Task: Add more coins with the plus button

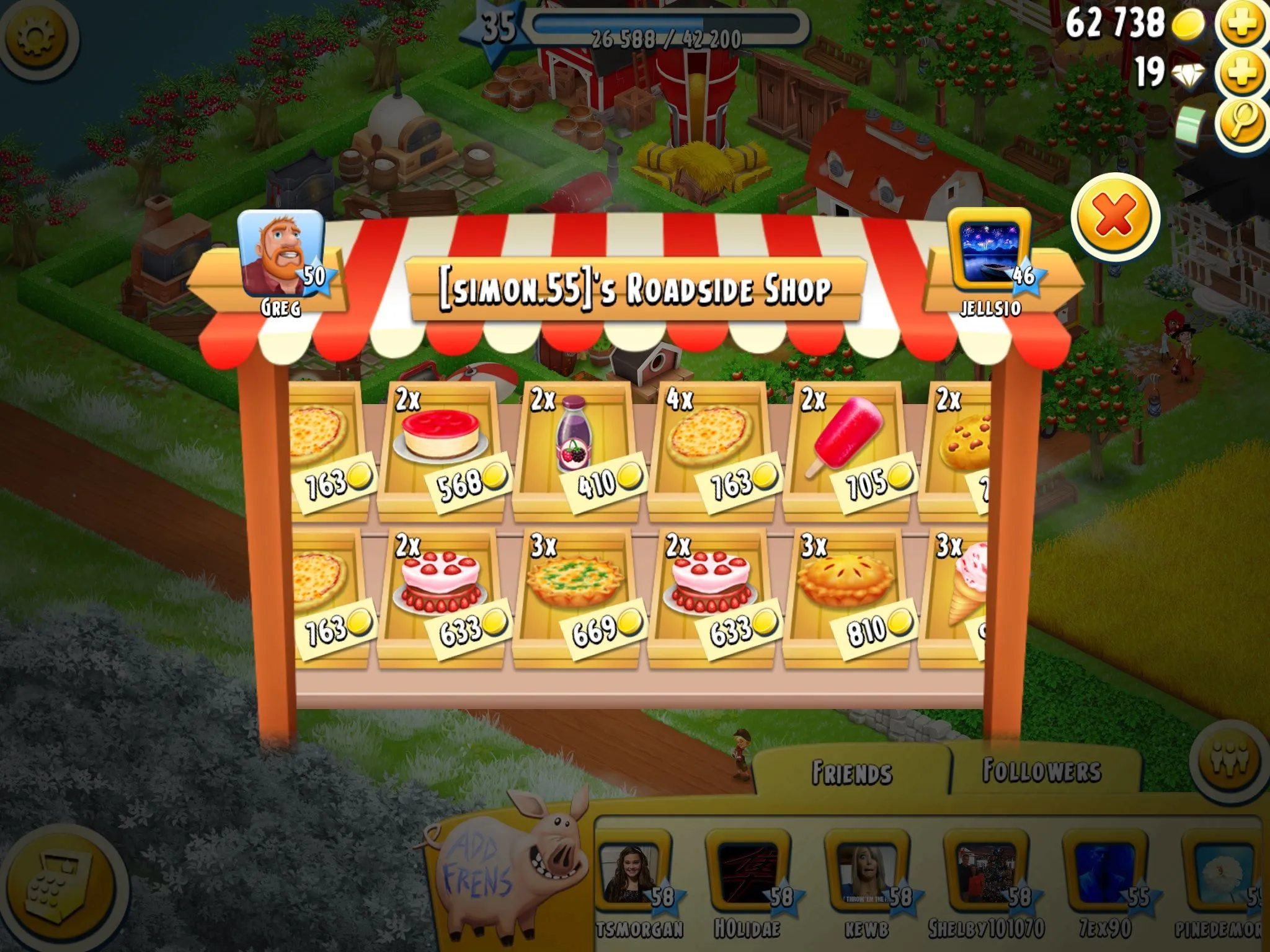Action: 1240,25
